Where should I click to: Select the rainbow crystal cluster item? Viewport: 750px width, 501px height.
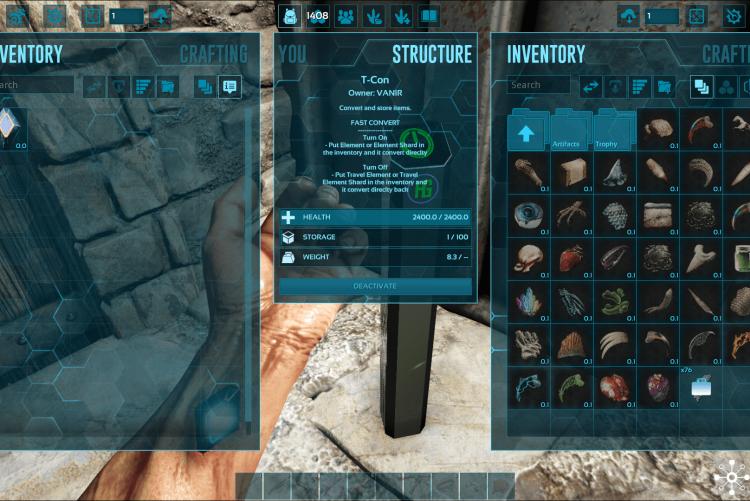tap(525, 301)
